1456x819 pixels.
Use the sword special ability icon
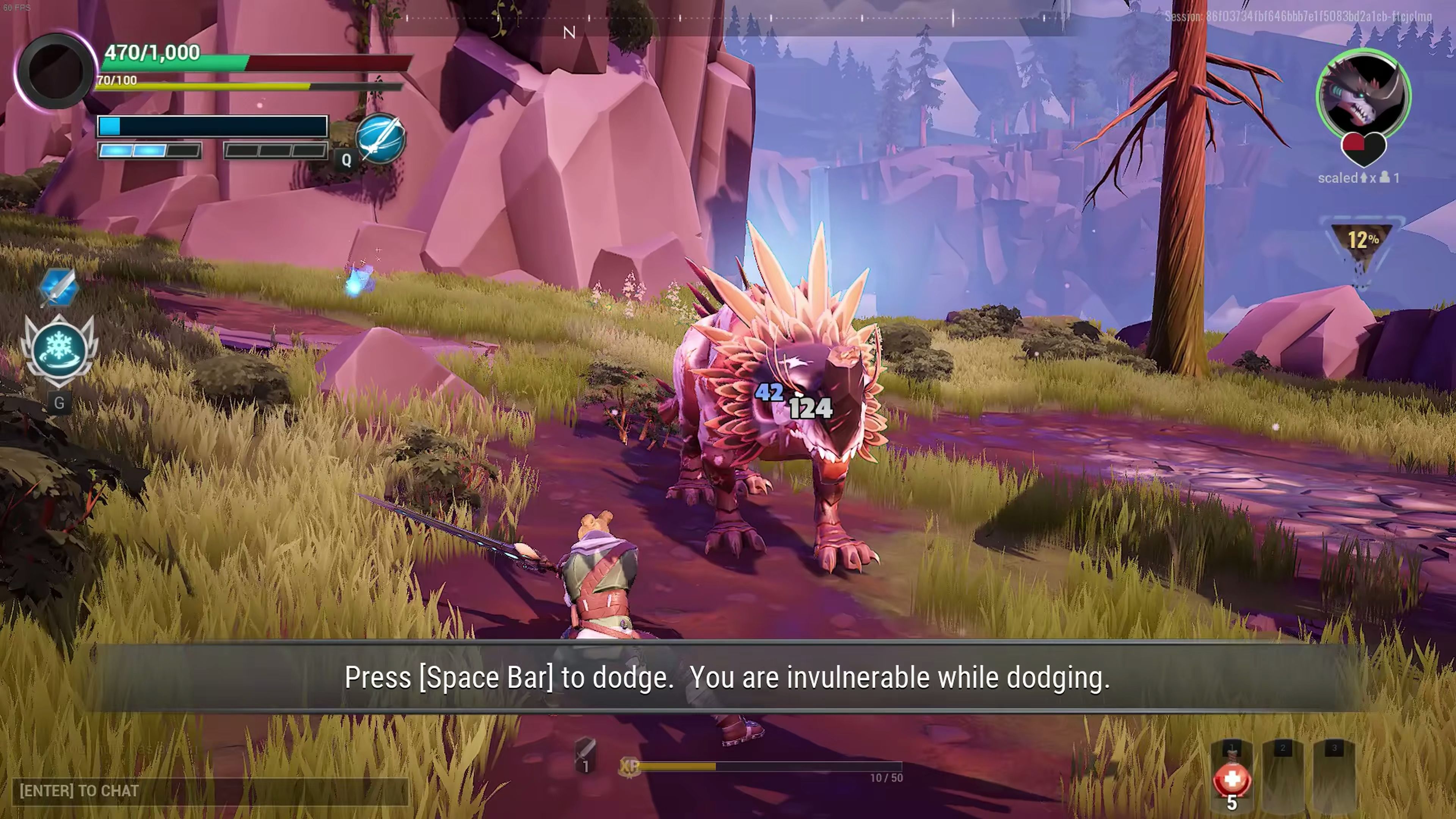click(380, 138)
